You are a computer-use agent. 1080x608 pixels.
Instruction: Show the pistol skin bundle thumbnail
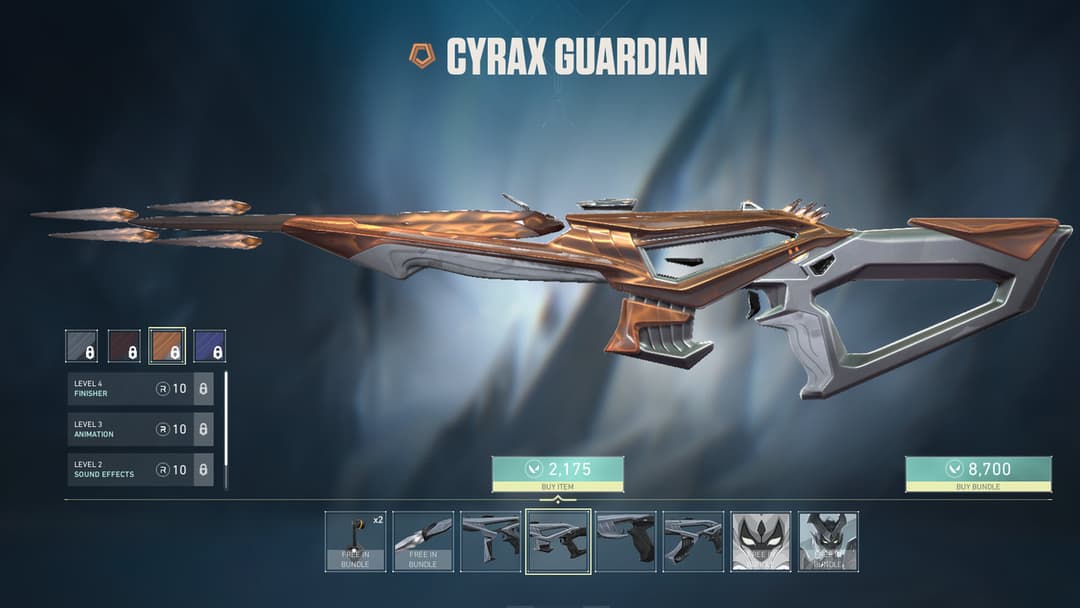click(x=625, y=542)
